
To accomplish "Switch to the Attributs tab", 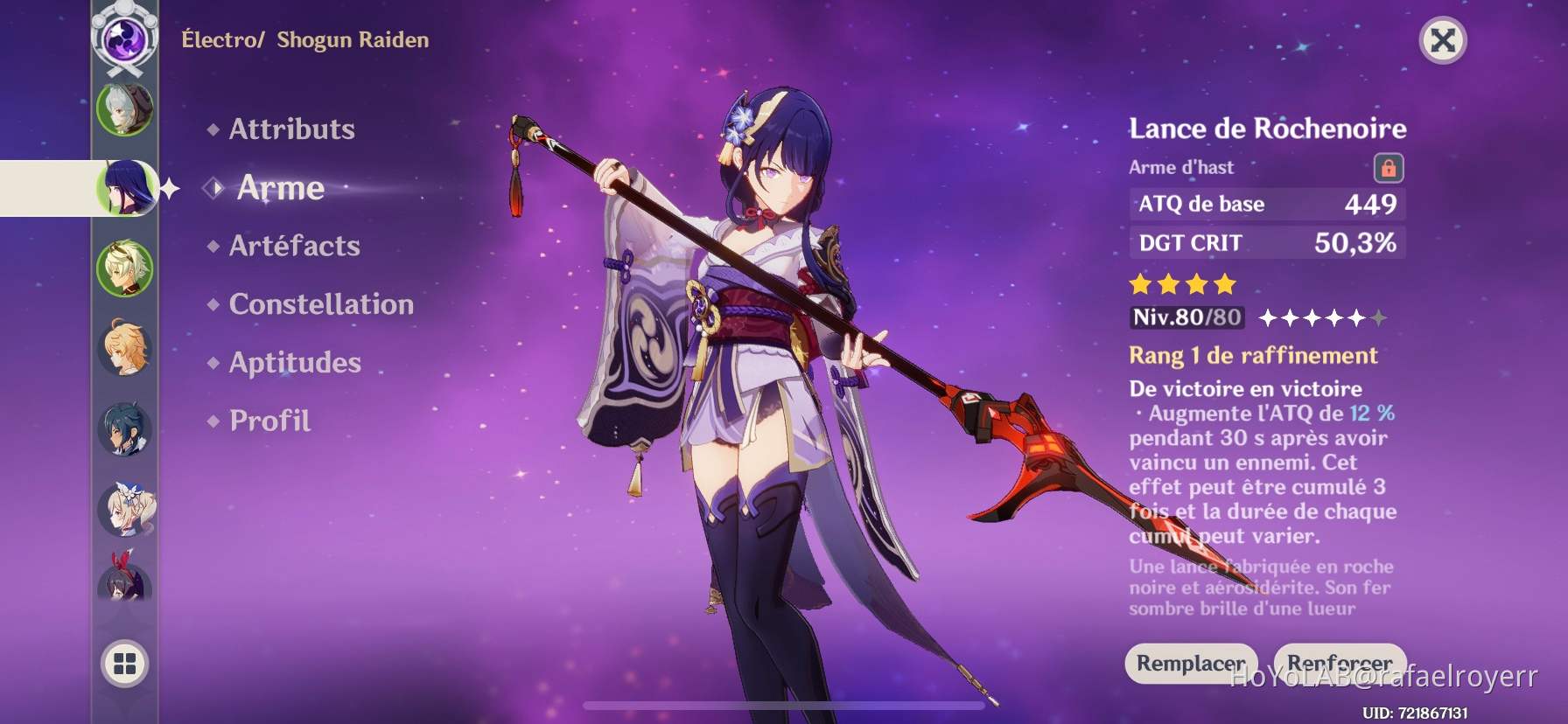I will 290,129.
